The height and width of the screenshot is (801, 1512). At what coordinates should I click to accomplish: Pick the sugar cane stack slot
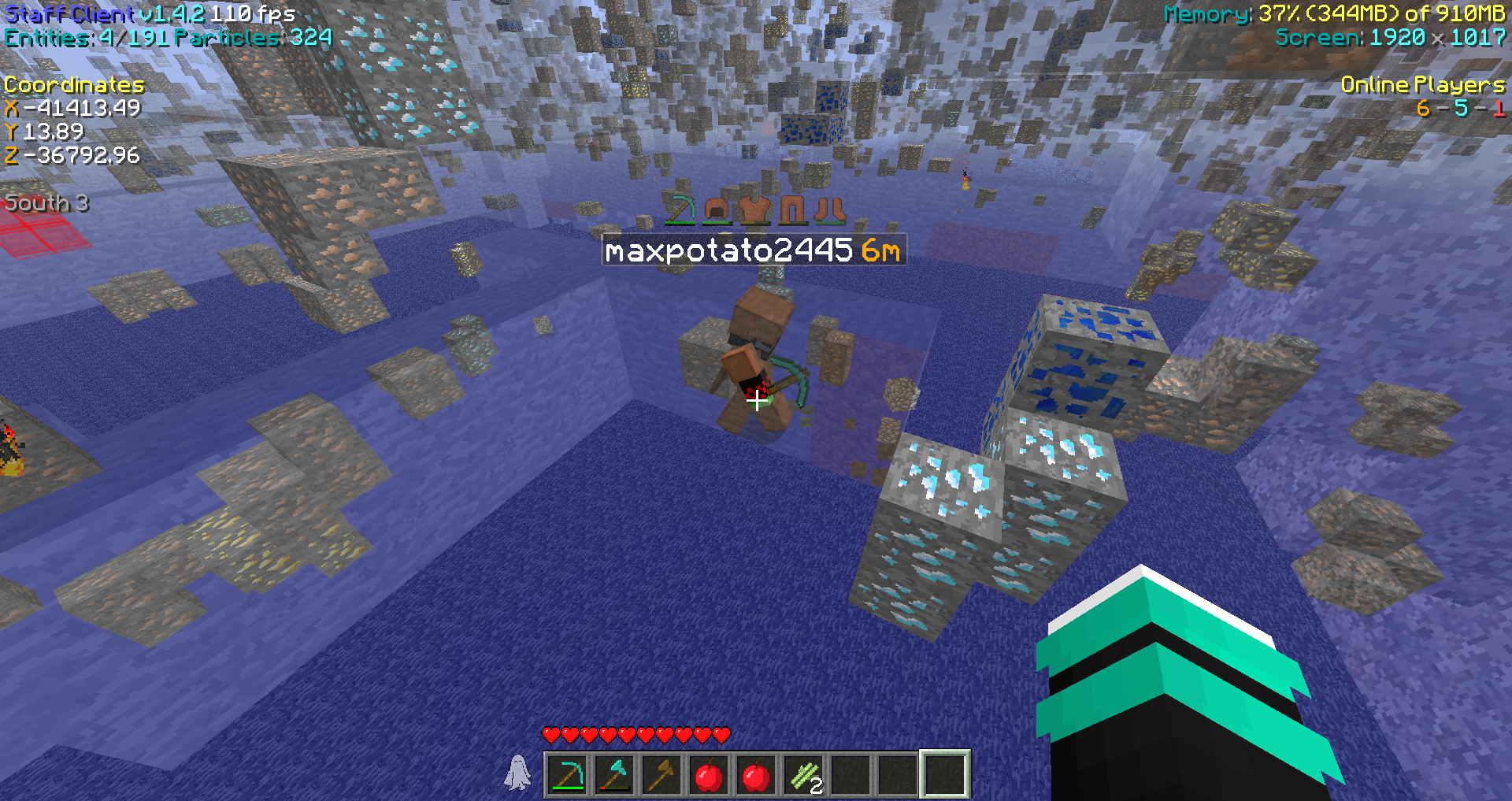click(x=804, y=775)
